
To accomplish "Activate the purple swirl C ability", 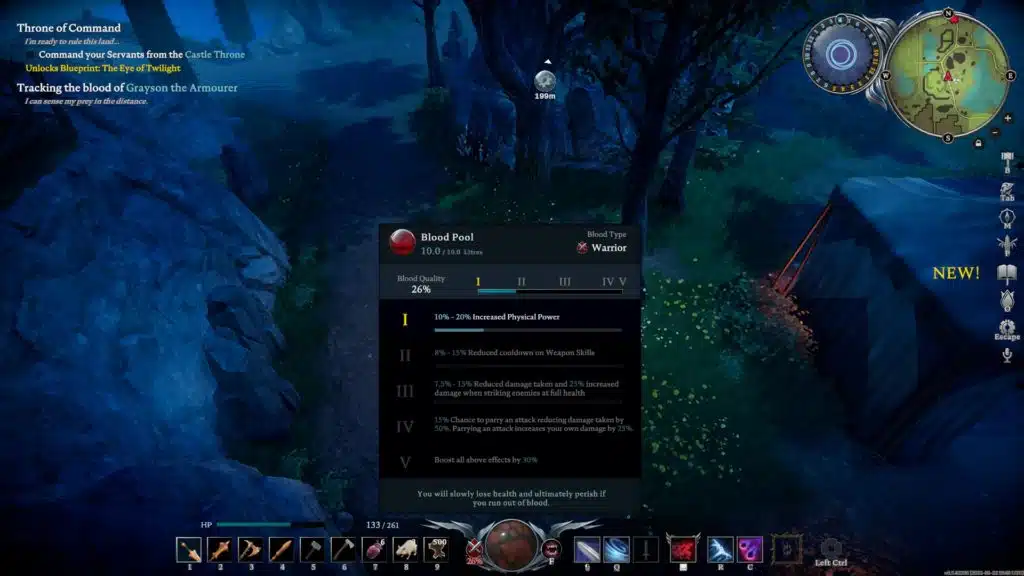I will 750,549.
